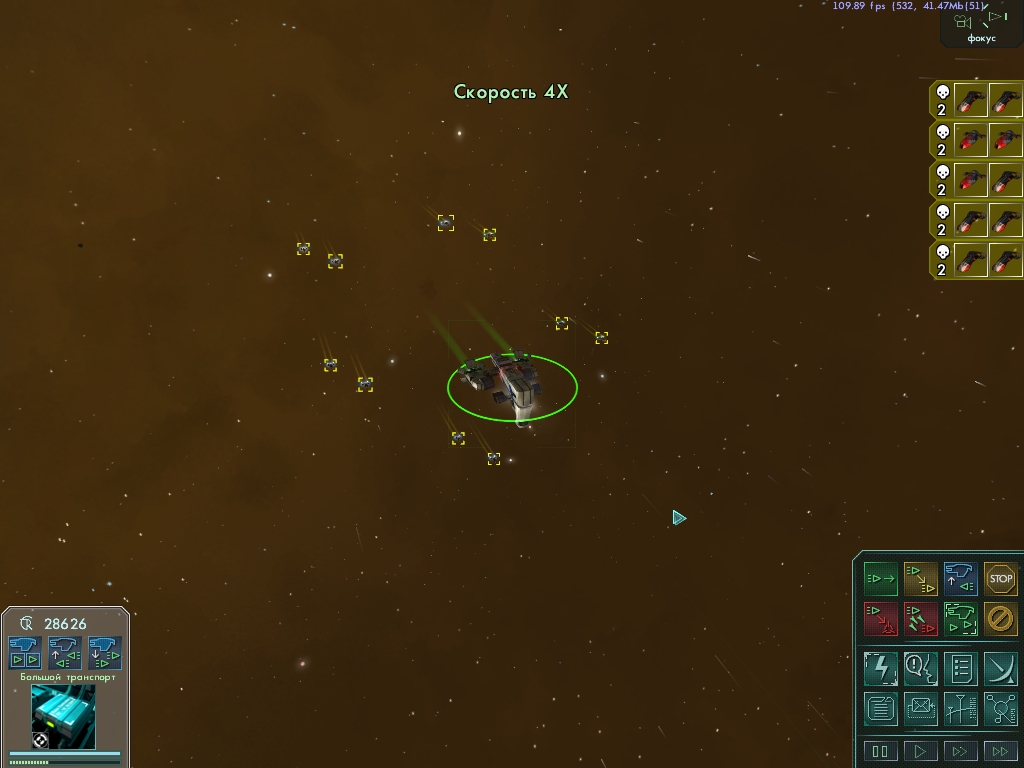Open the speech bubble dialogue icon
Viewport: 1024px width, 768px height.
[920, 667]
